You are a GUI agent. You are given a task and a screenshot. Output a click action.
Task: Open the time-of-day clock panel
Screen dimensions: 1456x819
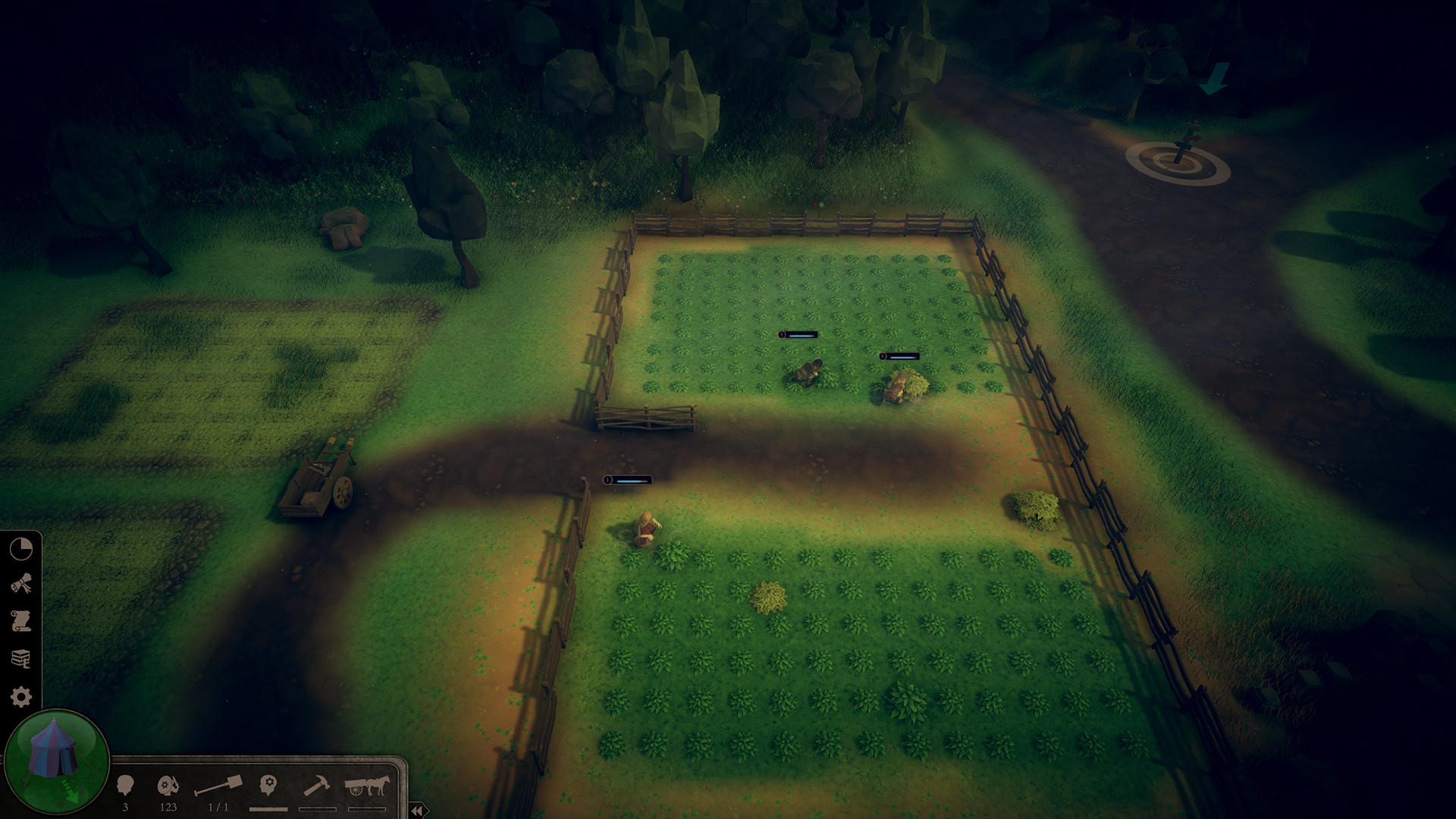[20, 550]
